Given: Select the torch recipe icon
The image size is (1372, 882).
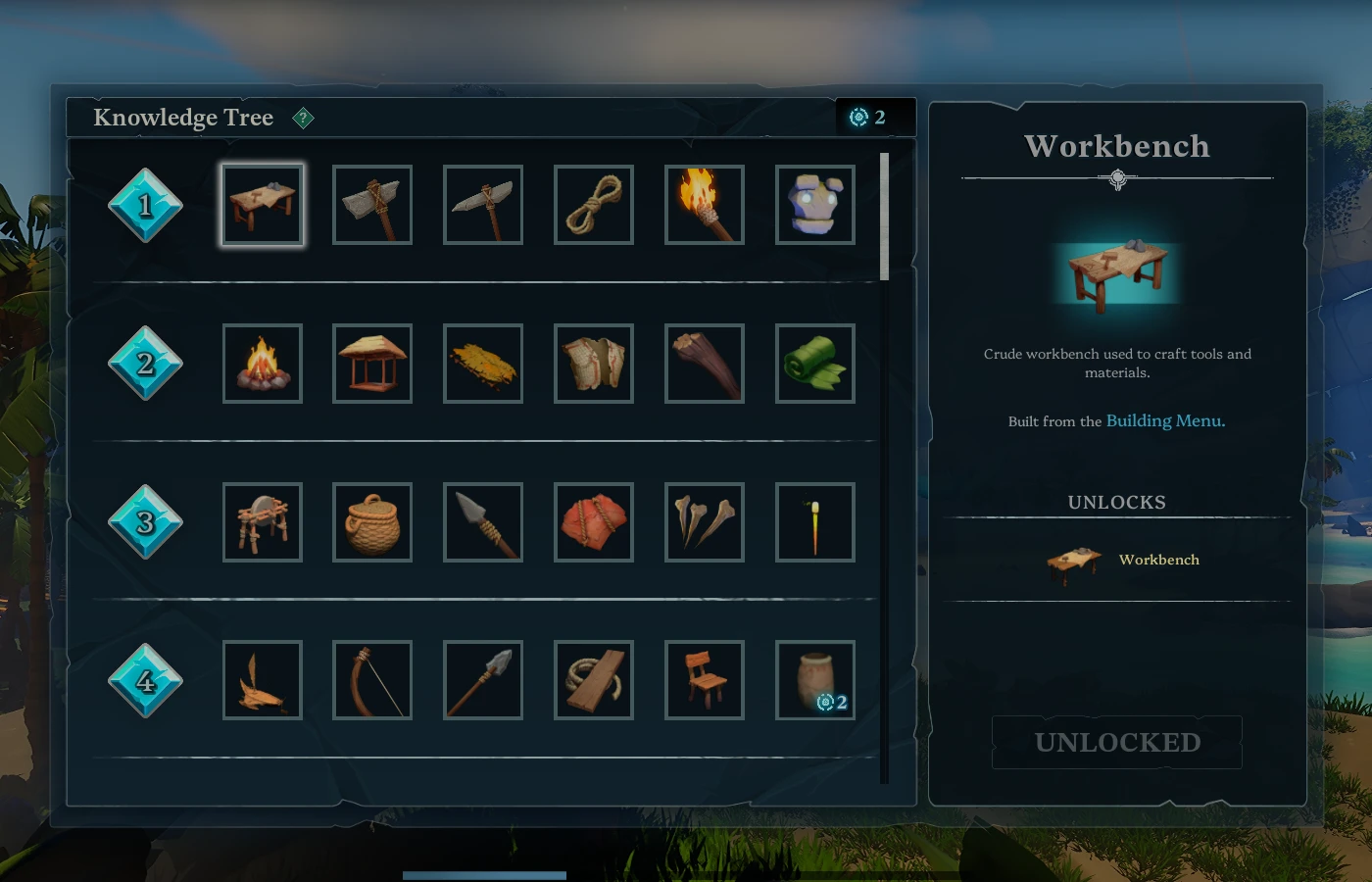Looking at the screenshot, I should [704, 204].
